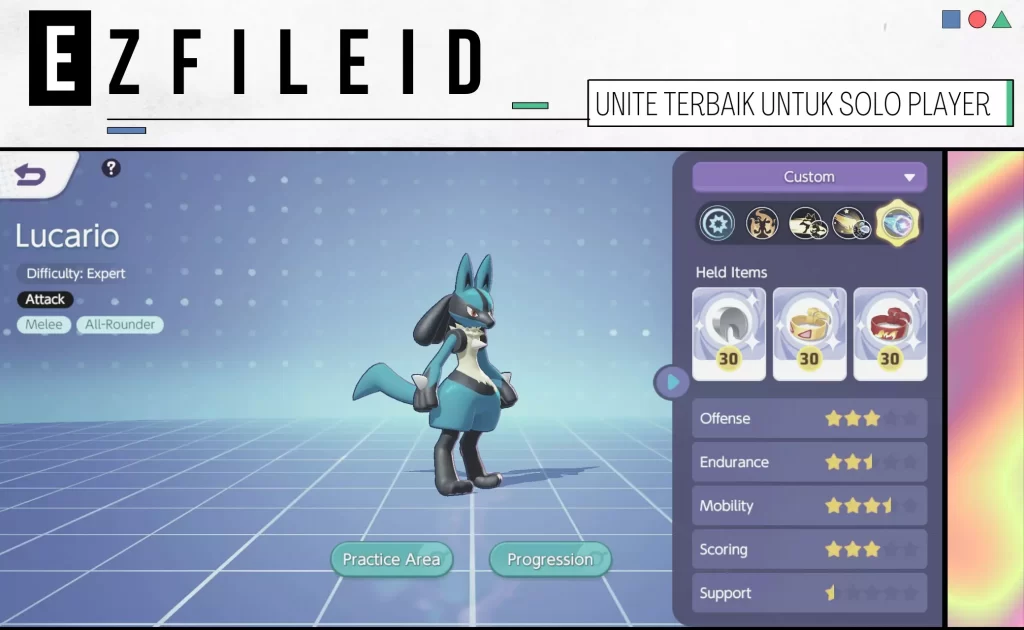
Task: Open the Custom build dropdown
Action: pyautogui.click(x=809, y=177)
